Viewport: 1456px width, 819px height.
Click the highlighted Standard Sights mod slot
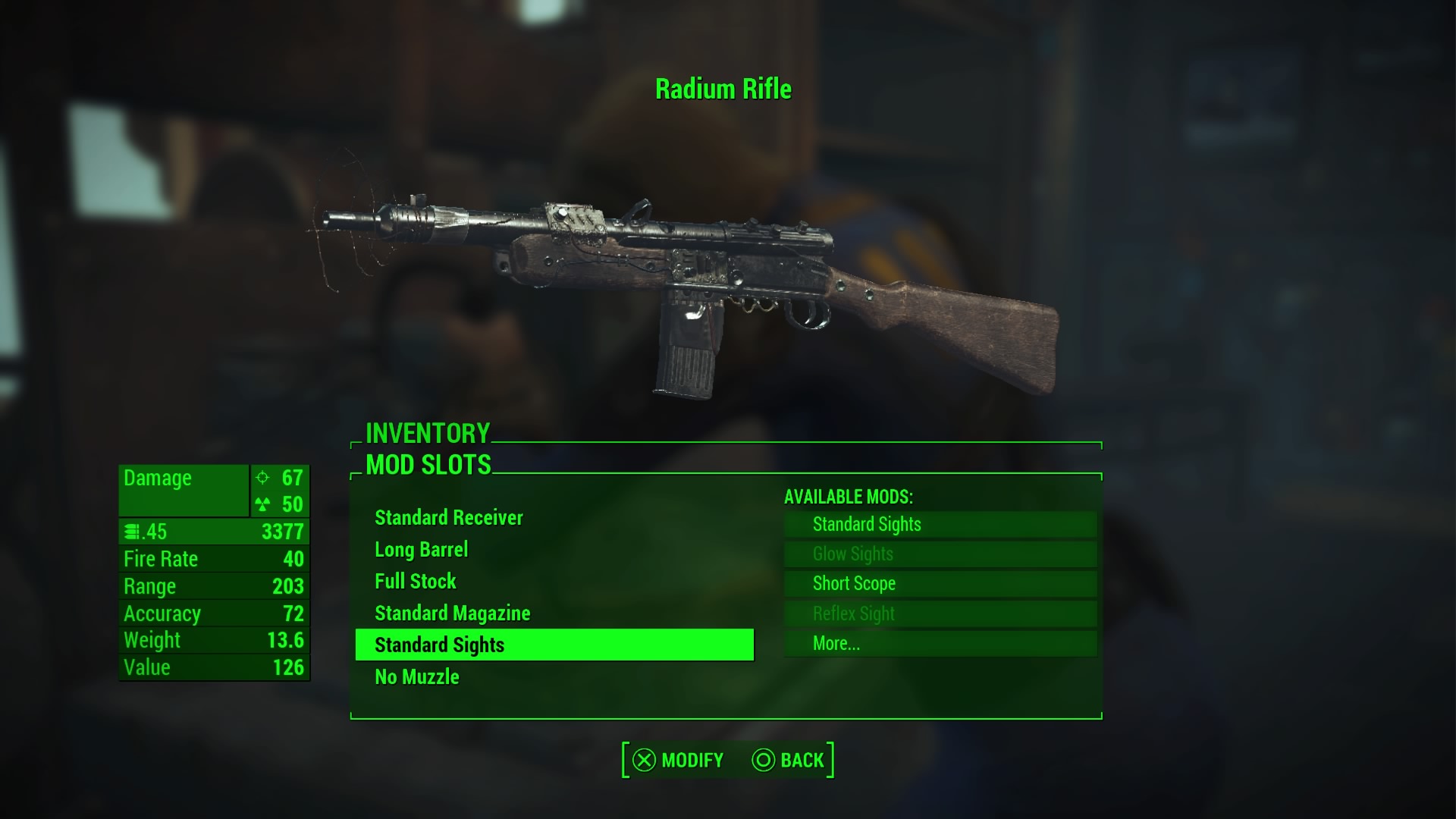554,645
